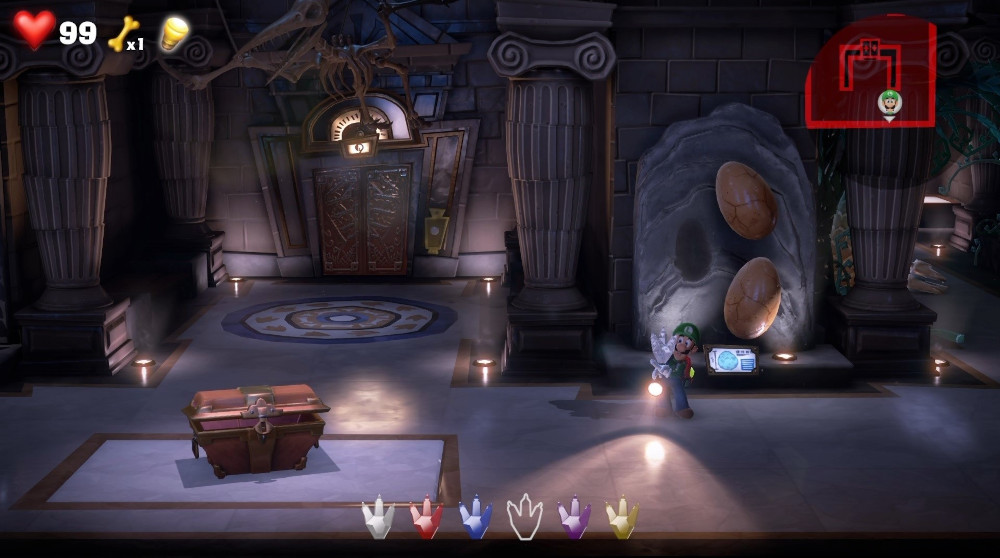Image resolution: width=1000 pixels, height=558 pixels.
Task: Select the empty outlined gem slot
Action: click(x=525, y=517)
